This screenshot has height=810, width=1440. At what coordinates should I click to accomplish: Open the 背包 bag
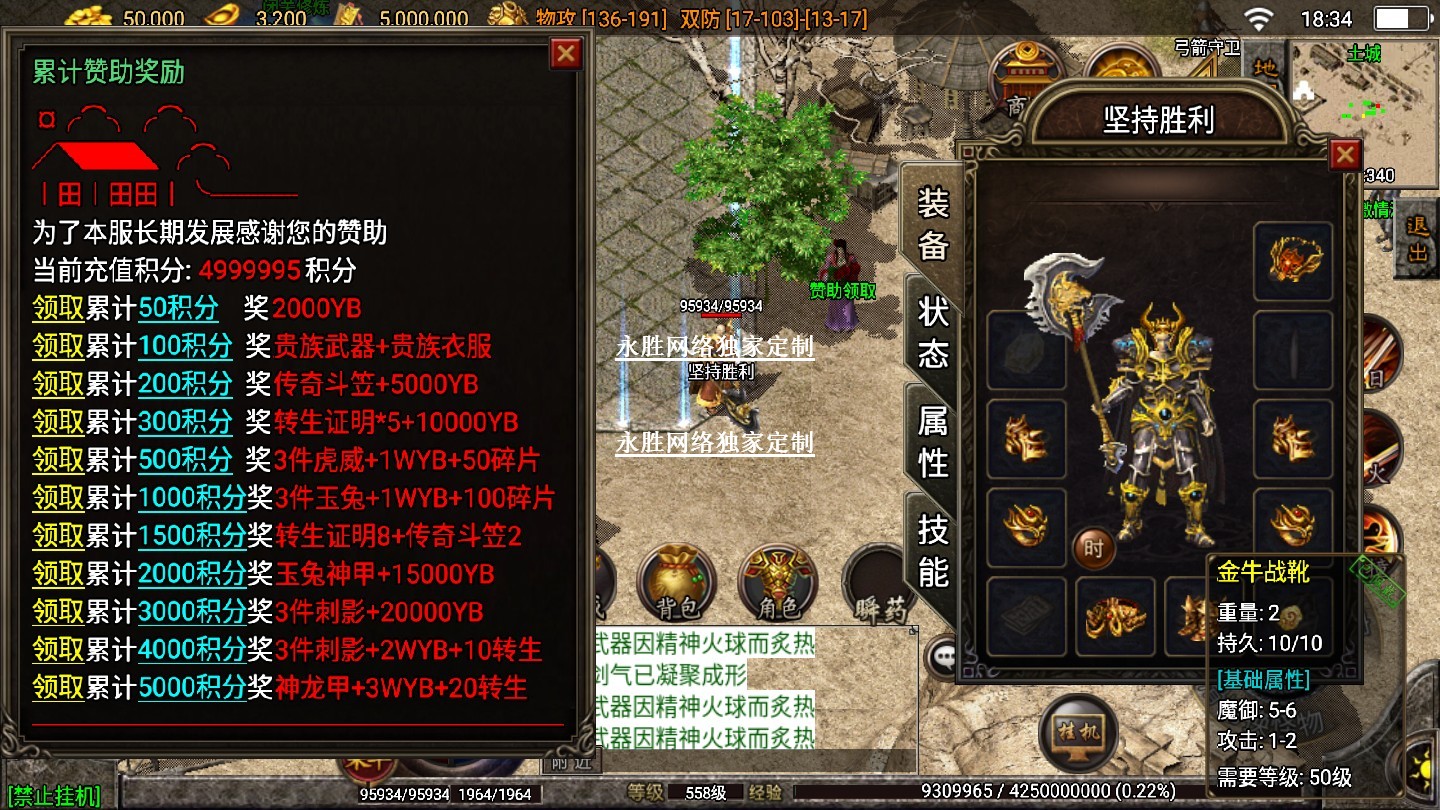tap(675, 585)
